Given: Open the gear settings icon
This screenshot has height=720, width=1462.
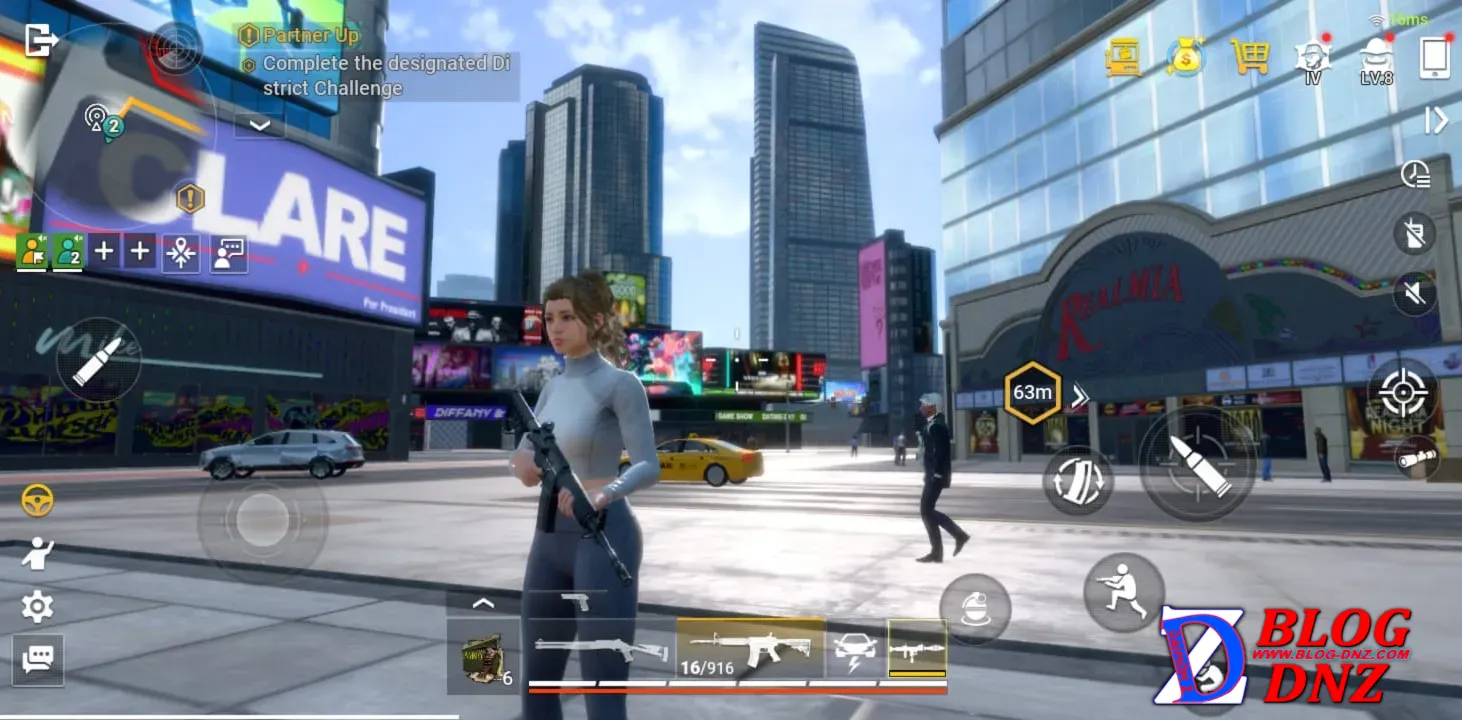Looking at the screenshot, I should 38,606.
